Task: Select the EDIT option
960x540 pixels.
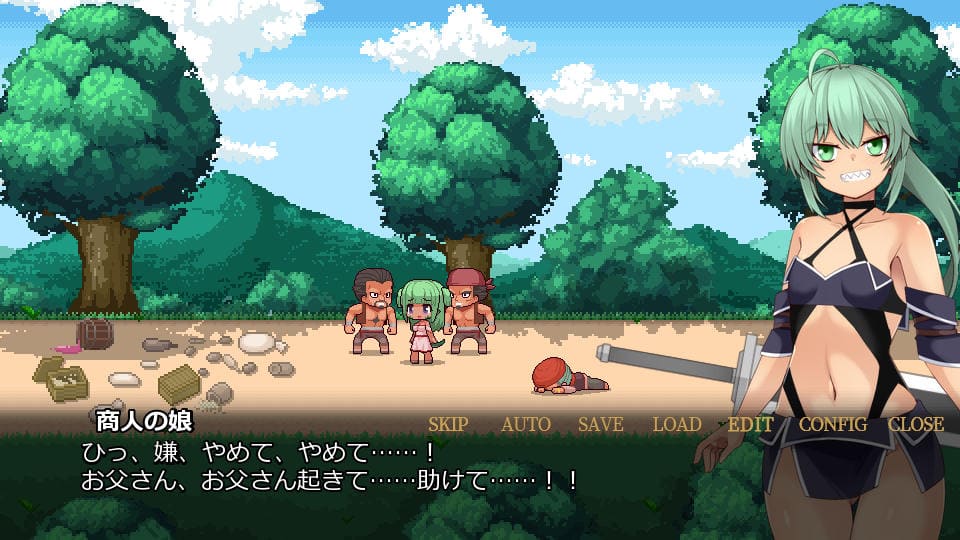Action: (750, 424)
